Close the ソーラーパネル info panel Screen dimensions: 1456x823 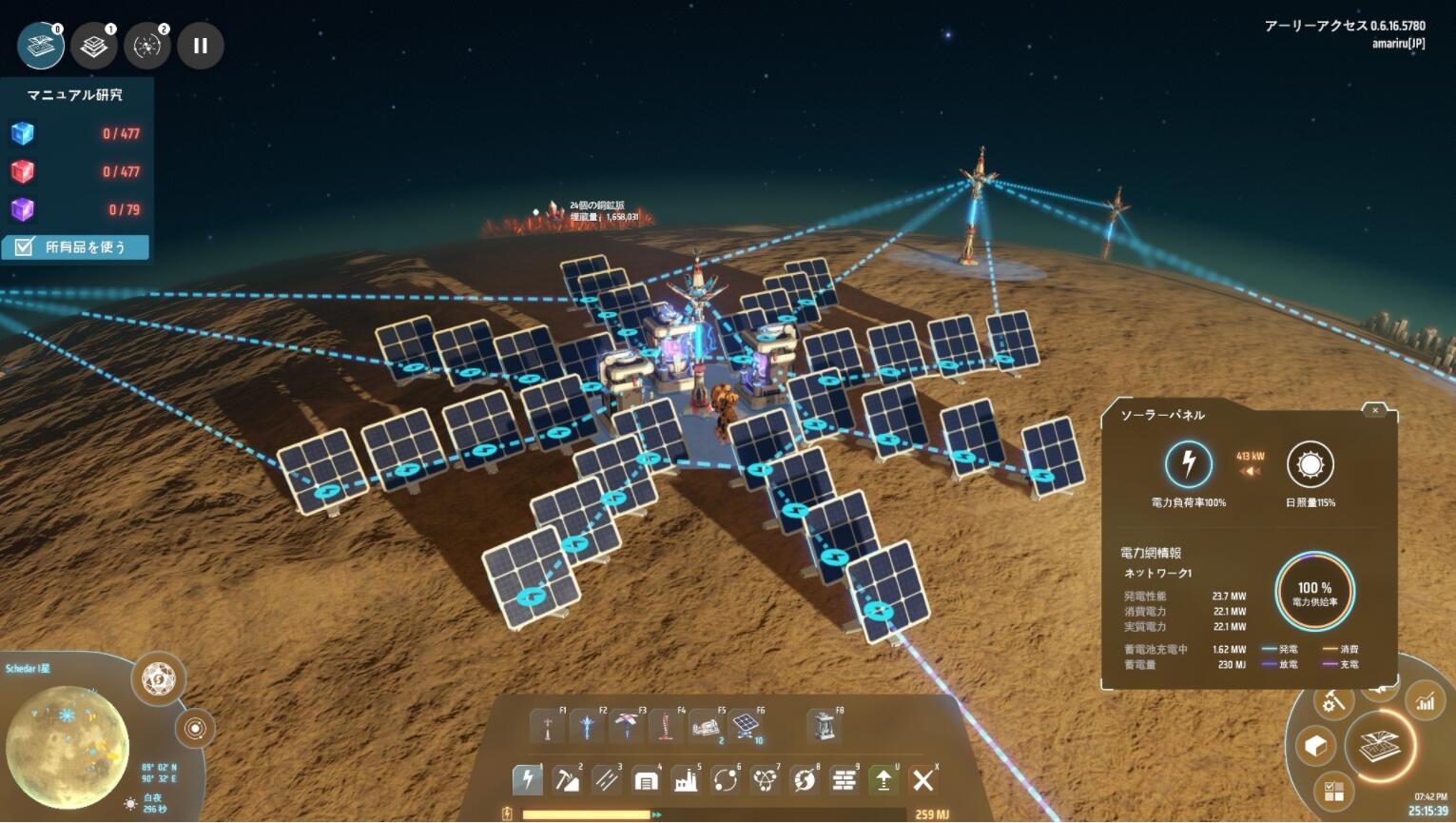(1375, 410)
